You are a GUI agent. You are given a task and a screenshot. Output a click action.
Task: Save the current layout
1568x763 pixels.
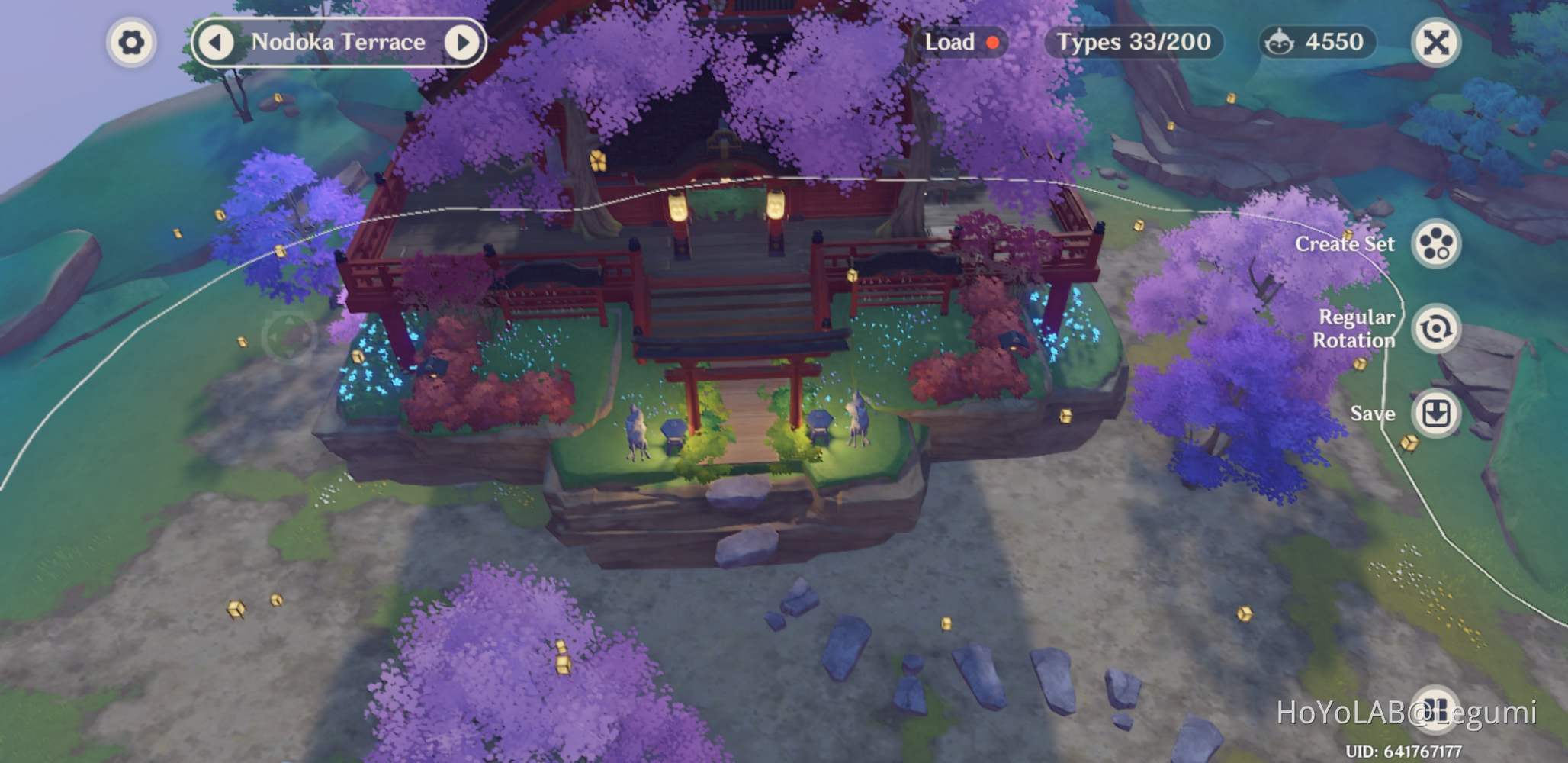point(1436,414)
